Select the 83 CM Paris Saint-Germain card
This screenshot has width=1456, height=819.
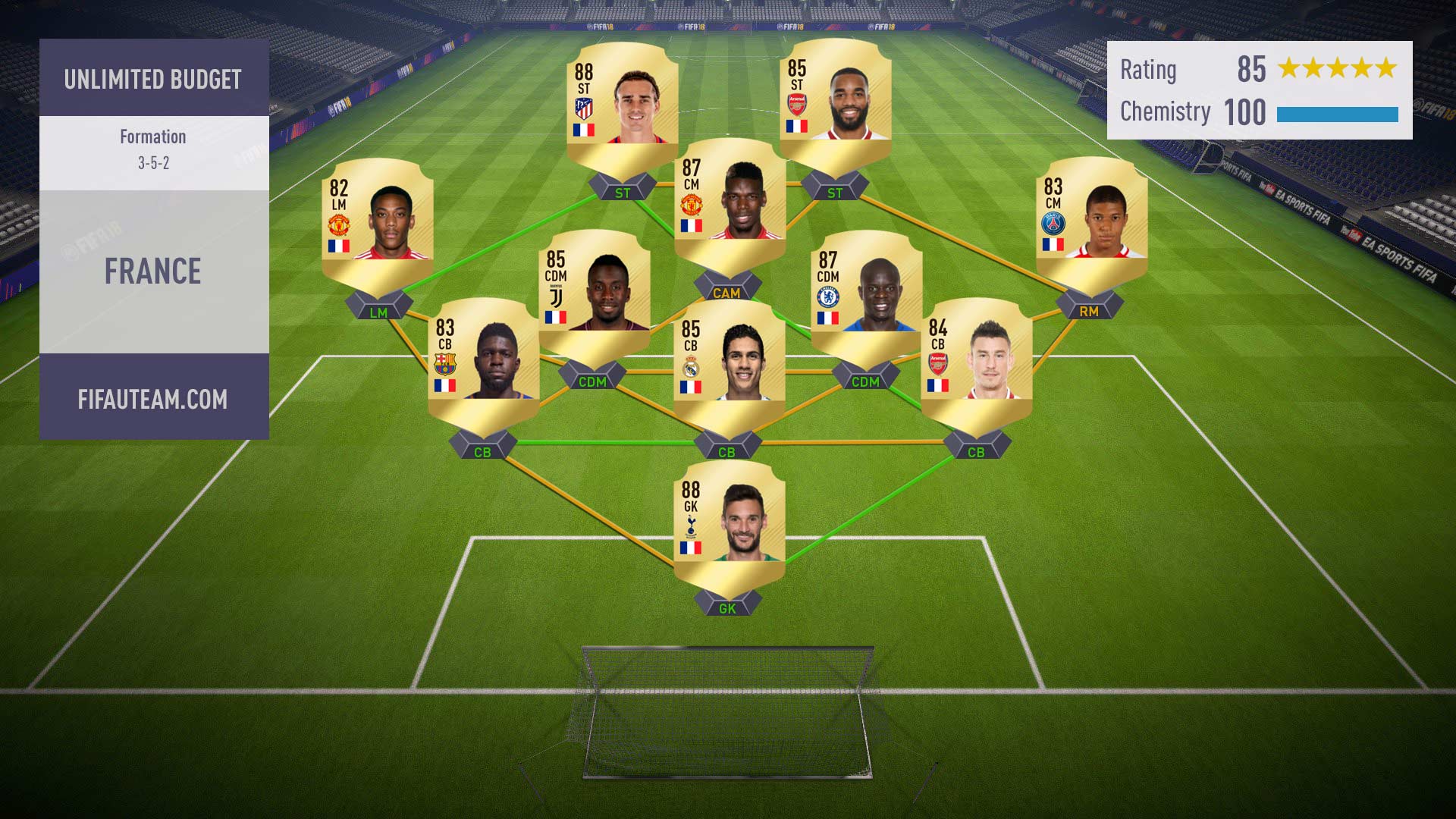coord(1091,220)
